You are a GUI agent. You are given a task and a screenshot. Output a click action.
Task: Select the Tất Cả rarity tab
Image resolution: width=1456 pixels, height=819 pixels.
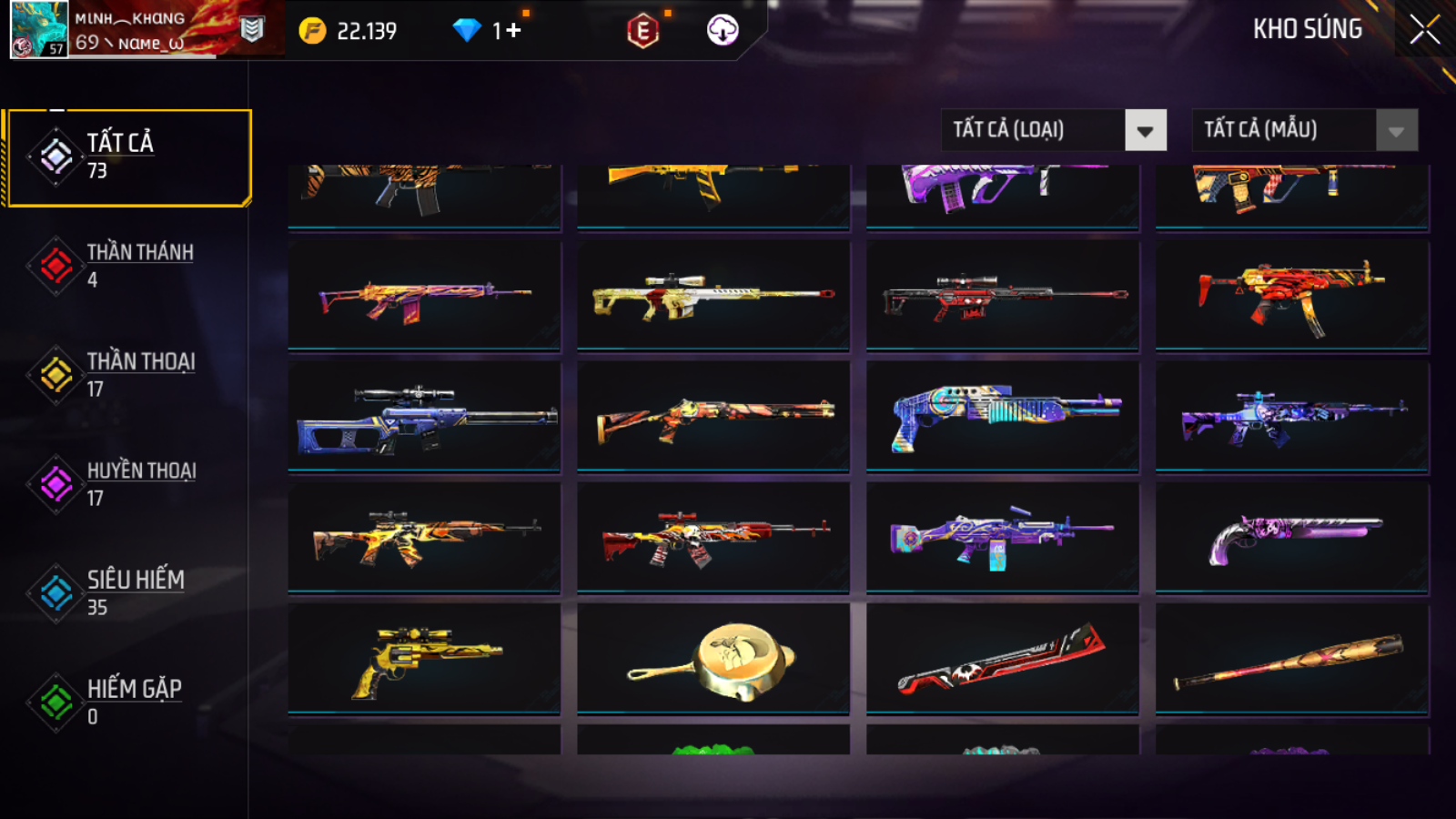coord(127,157)
